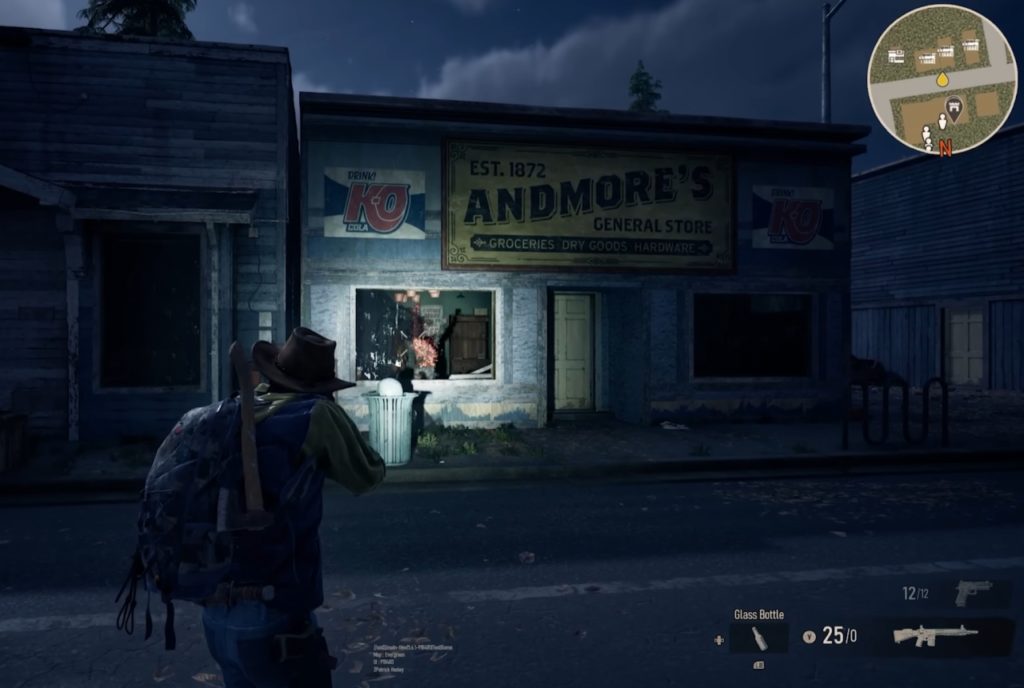
Task: Choose the pistol weapon slot
Action: (972, 592)
